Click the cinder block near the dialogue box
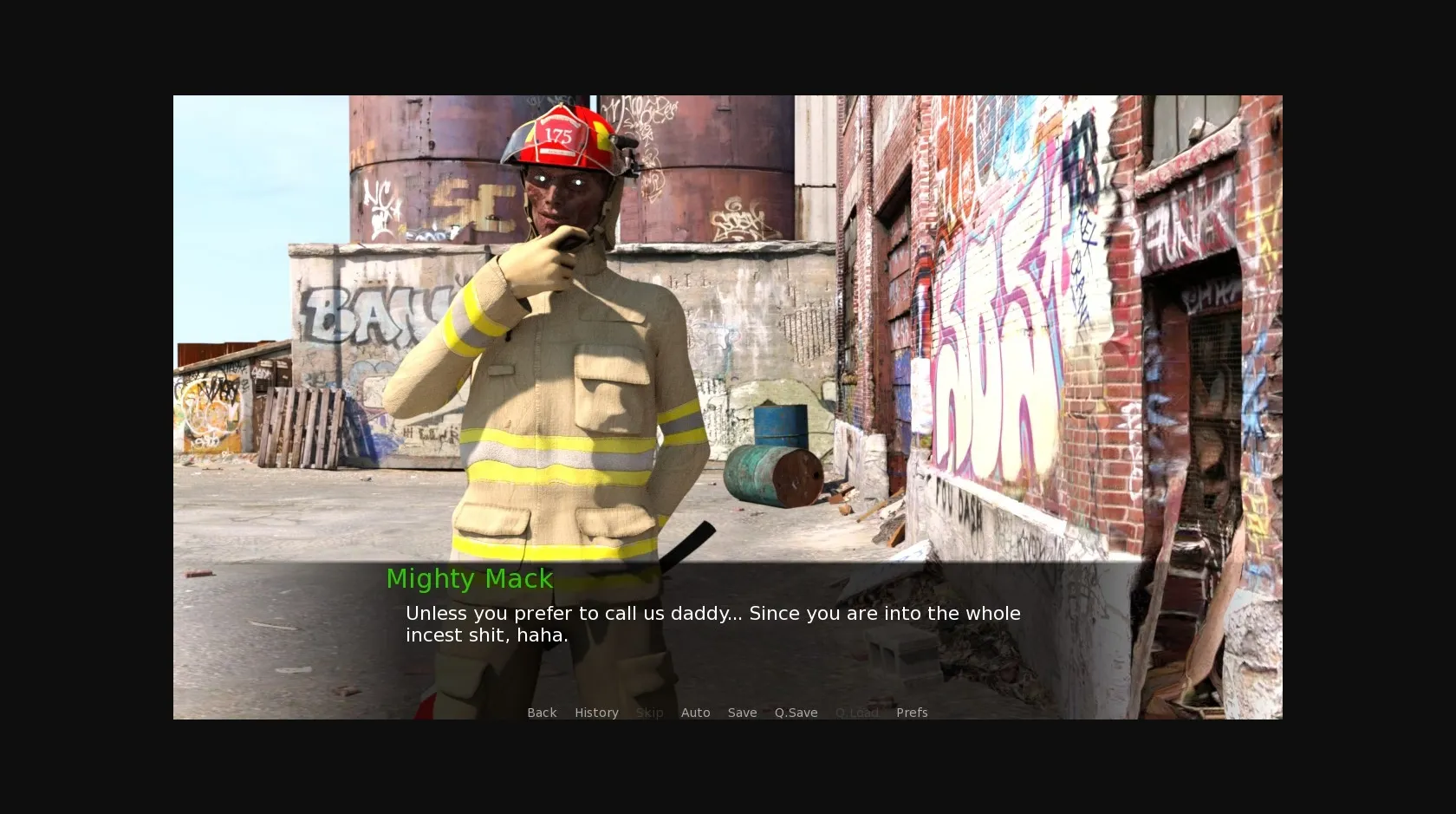This screenshot has width=1456, height=814. [893, 651]
